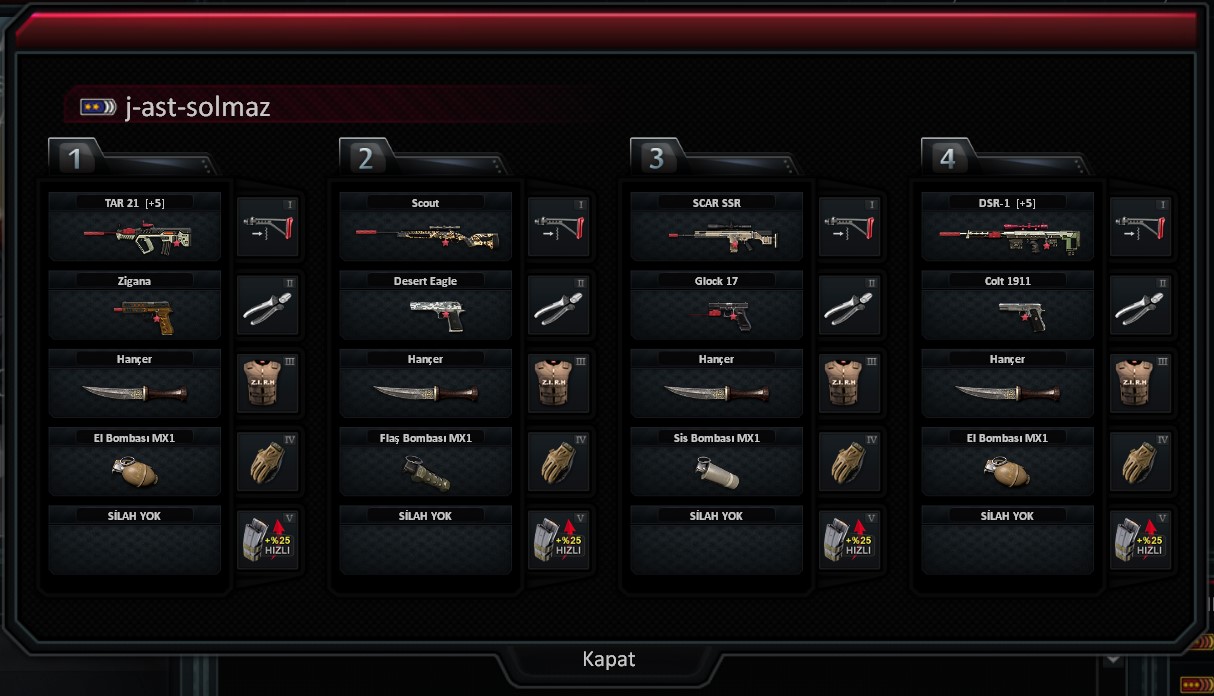Select the Flaş Bombası MX1 slot
The height and width of the screenshot is (696, 1214).
point(426,462)
